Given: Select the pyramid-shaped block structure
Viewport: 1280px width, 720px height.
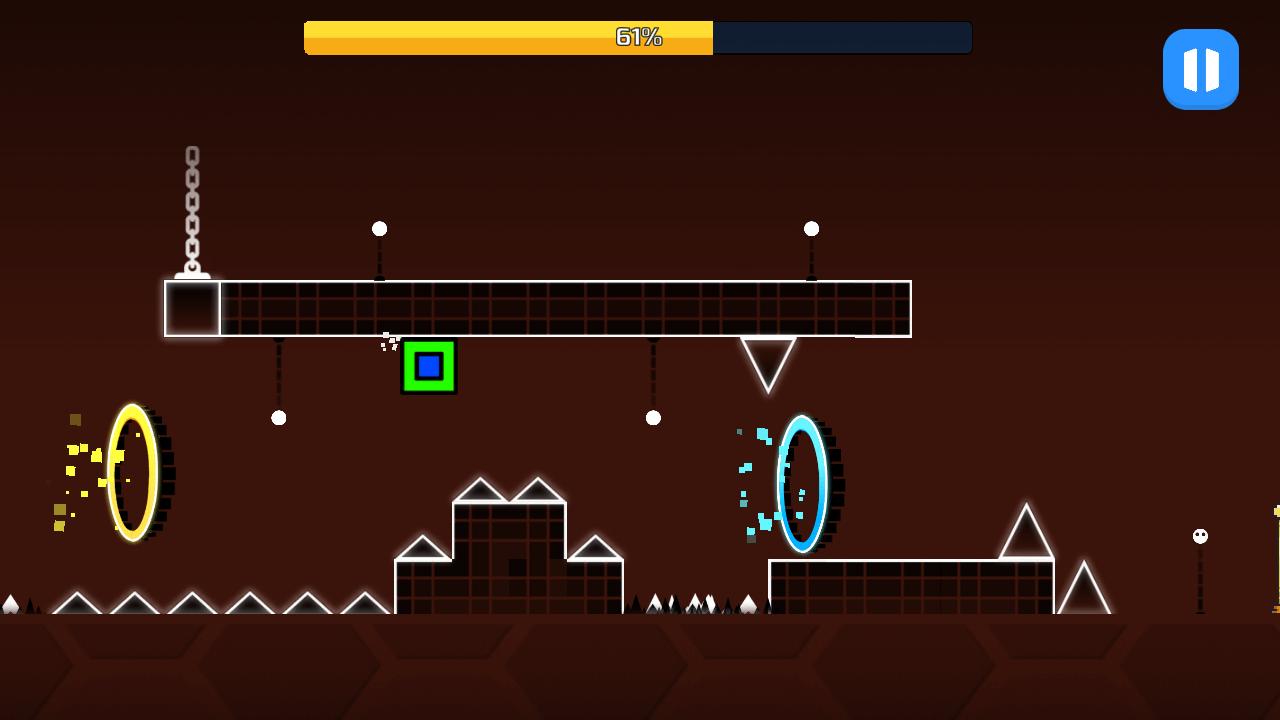Looking at the screenshot, I should click(510, 550).
